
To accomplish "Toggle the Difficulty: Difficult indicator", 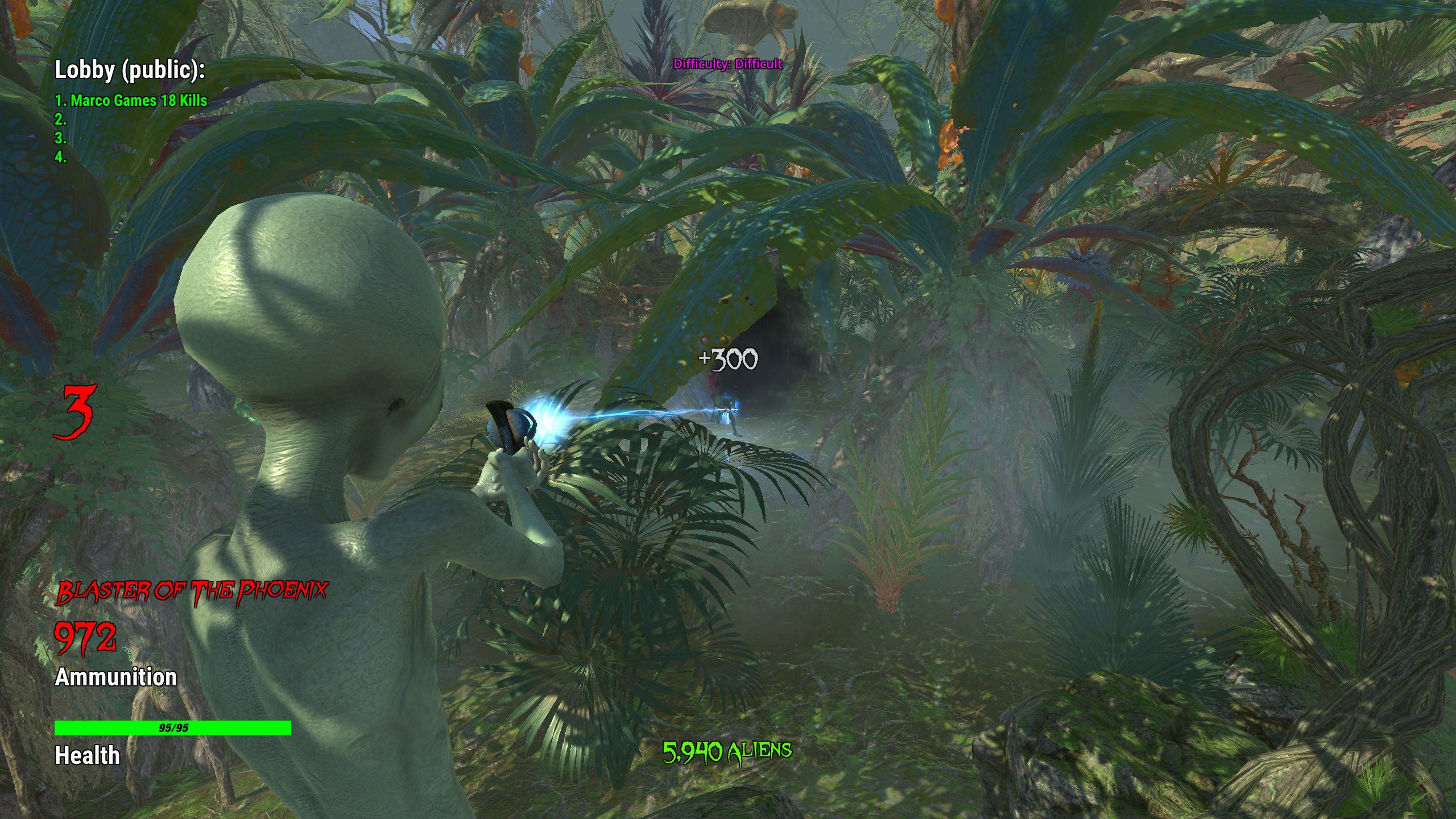I will tap(728, 64).
